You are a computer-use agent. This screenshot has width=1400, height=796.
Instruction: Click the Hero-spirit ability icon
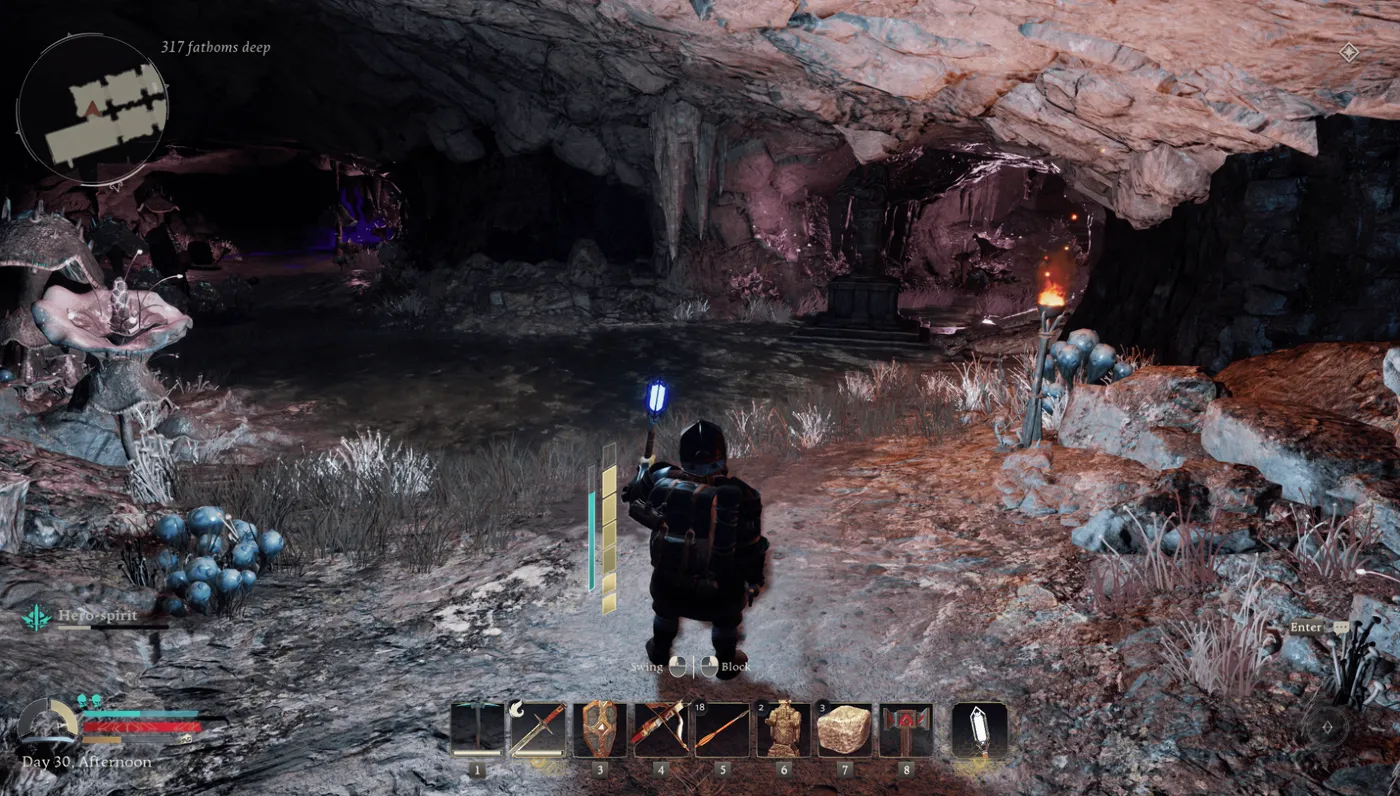pos(36,617)
